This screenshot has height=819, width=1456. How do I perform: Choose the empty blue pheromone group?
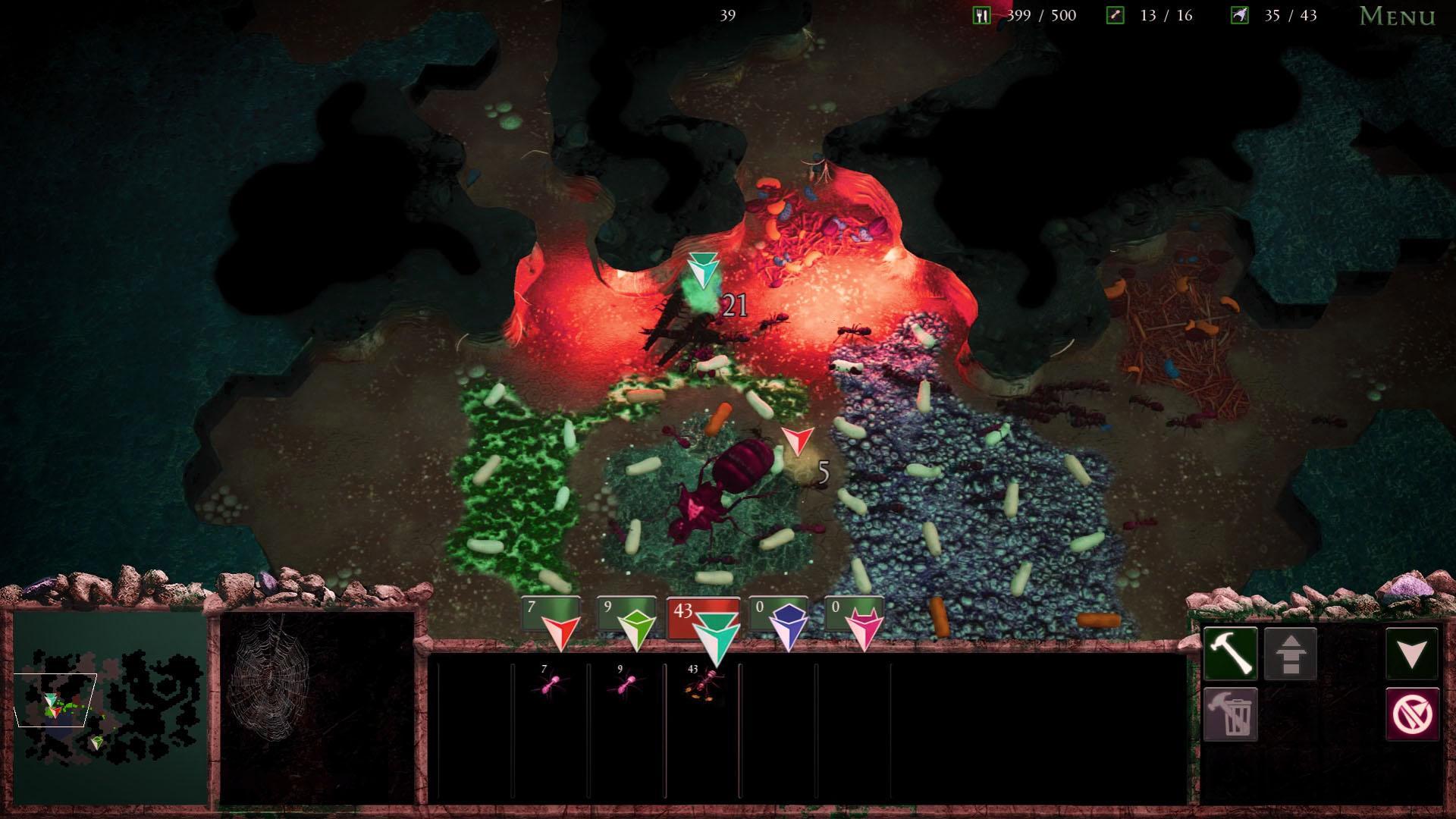click(780, 620)
